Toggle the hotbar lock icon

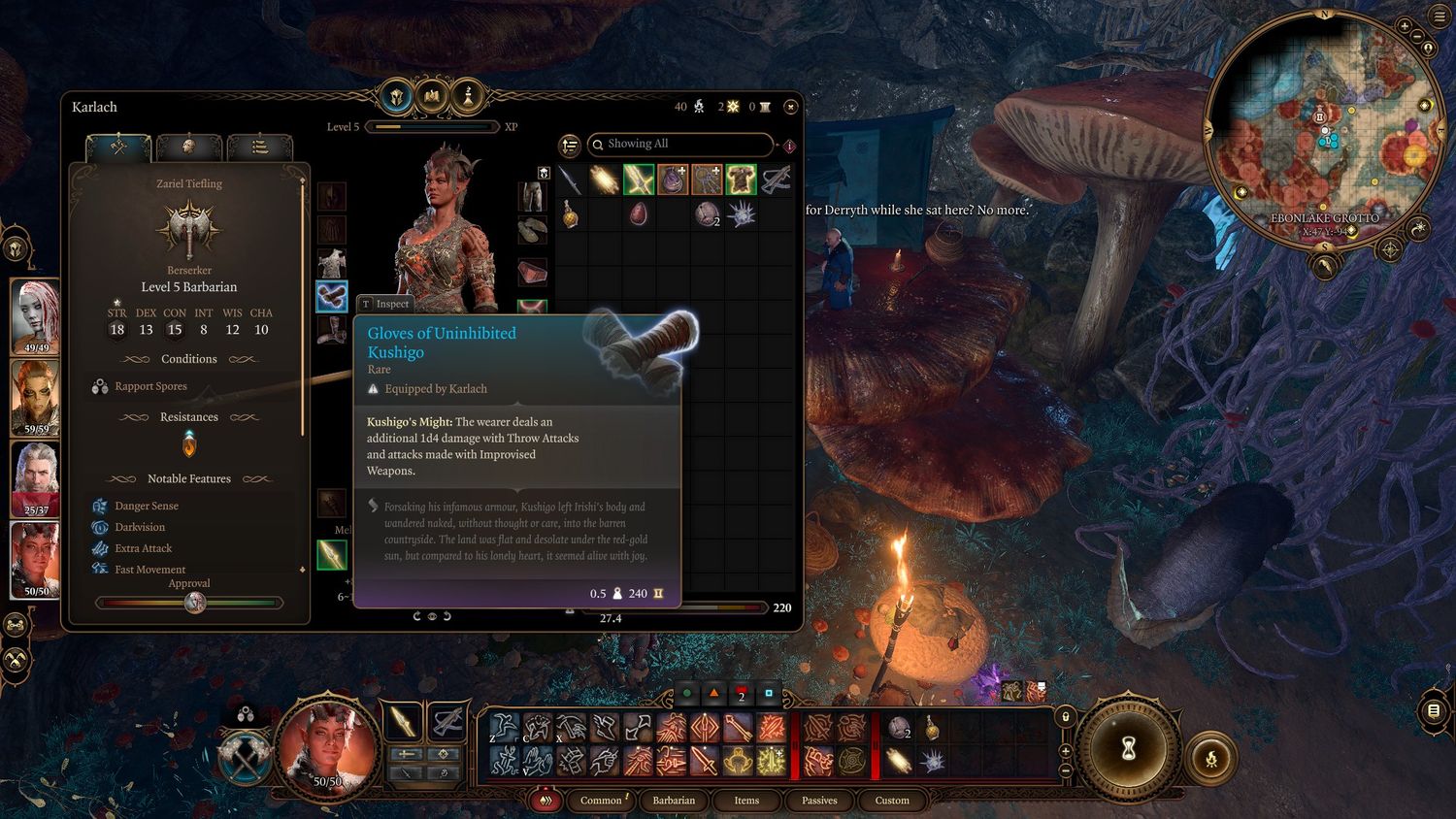pyautogui.click(x=1066, y=717)
